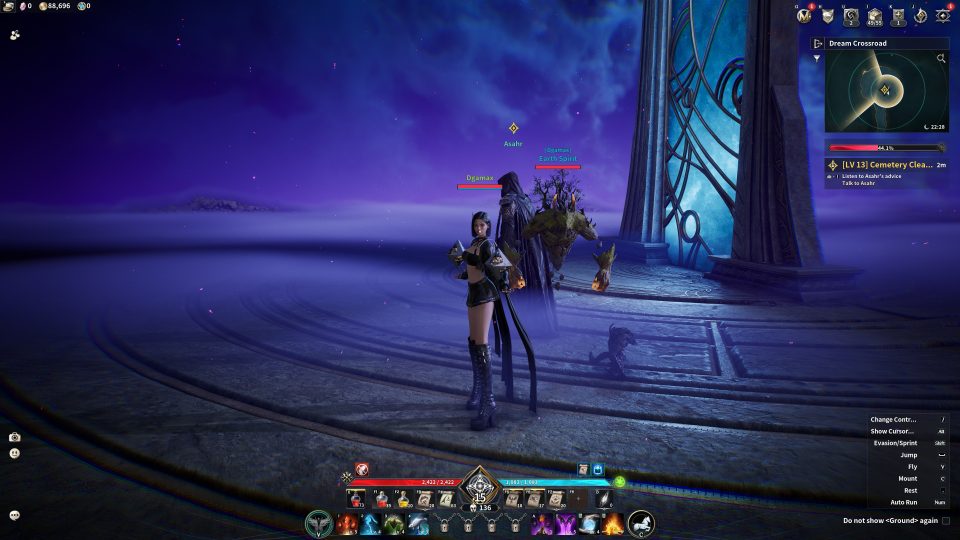Activate the white dolphin water skill
This screenshot has width=960, height=540.
point(418,523)
